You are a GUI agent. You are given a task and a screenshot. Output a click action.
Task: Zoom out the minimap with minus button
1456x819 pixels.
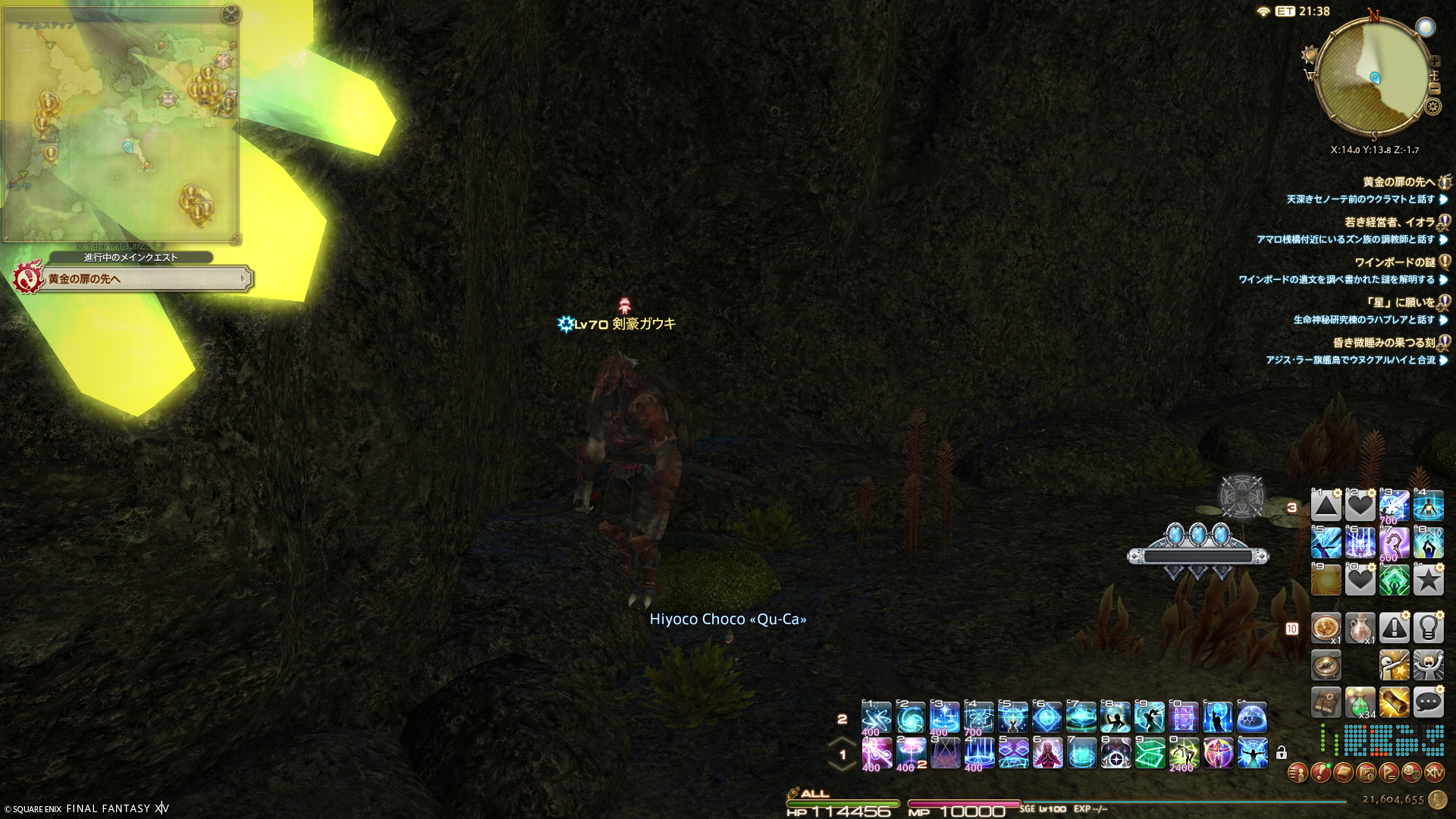click(x=1434, y=89)
